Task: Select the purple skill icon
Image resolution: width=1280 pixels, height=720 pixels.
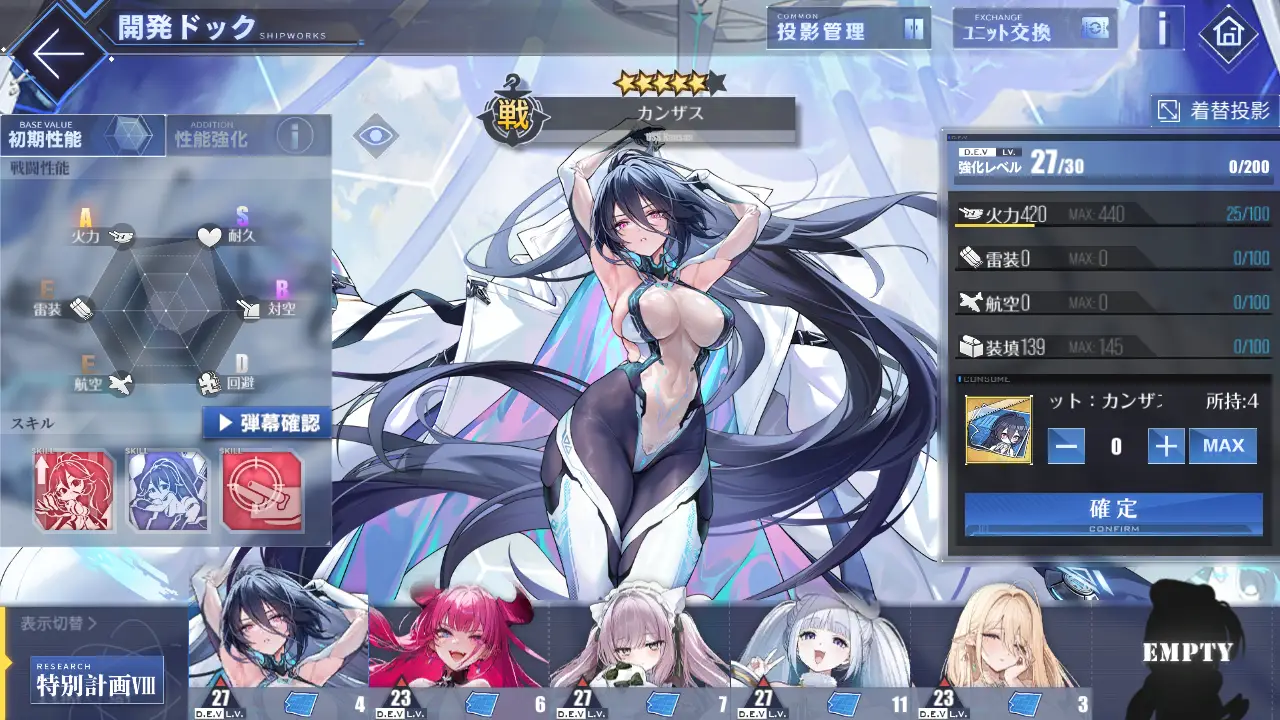Action: 167,490
